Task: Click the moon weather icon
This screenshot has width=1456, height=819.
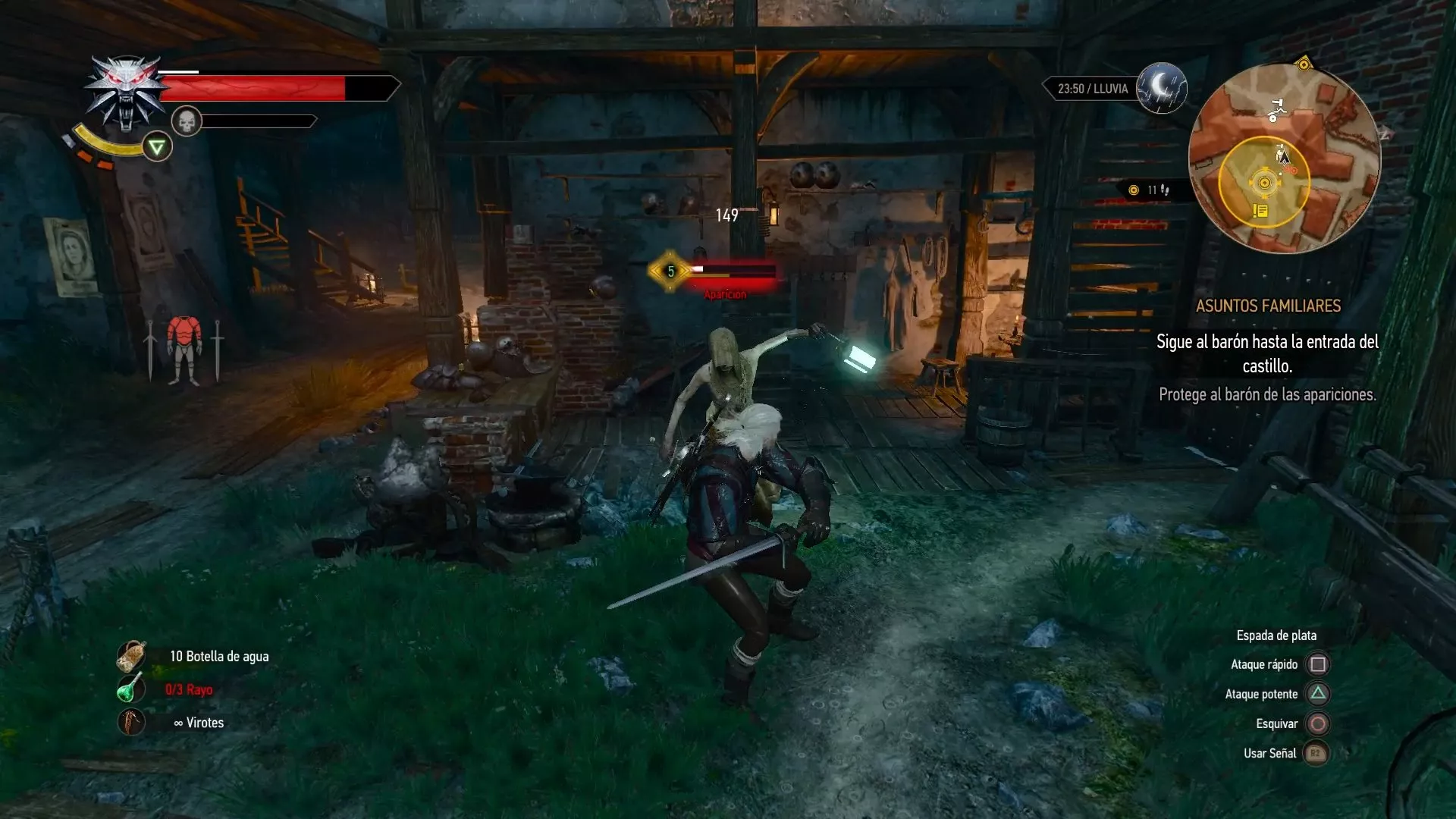Action: point(1162,88)
